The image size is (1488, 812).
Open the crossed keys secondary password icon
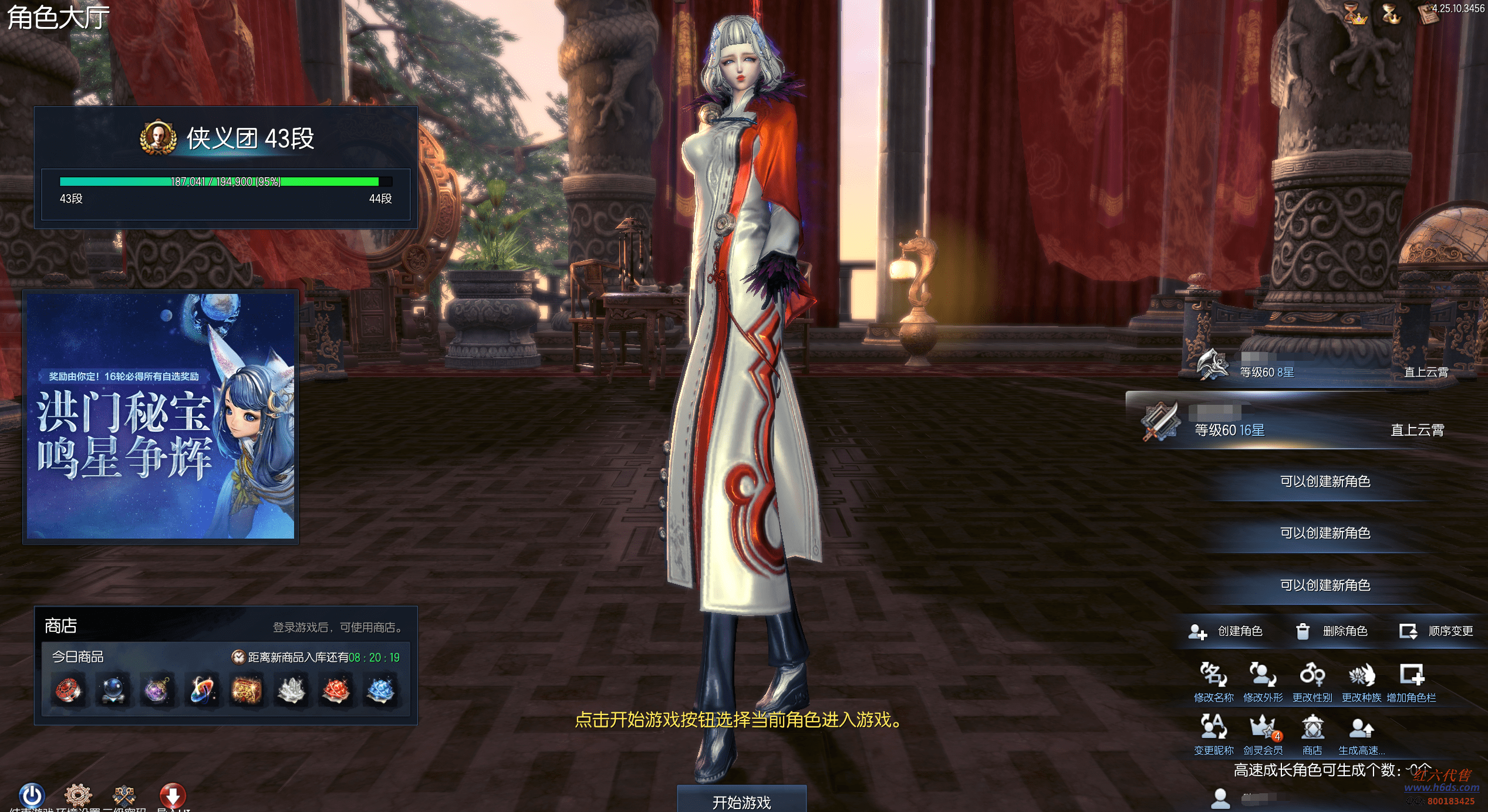coord(124,796)
